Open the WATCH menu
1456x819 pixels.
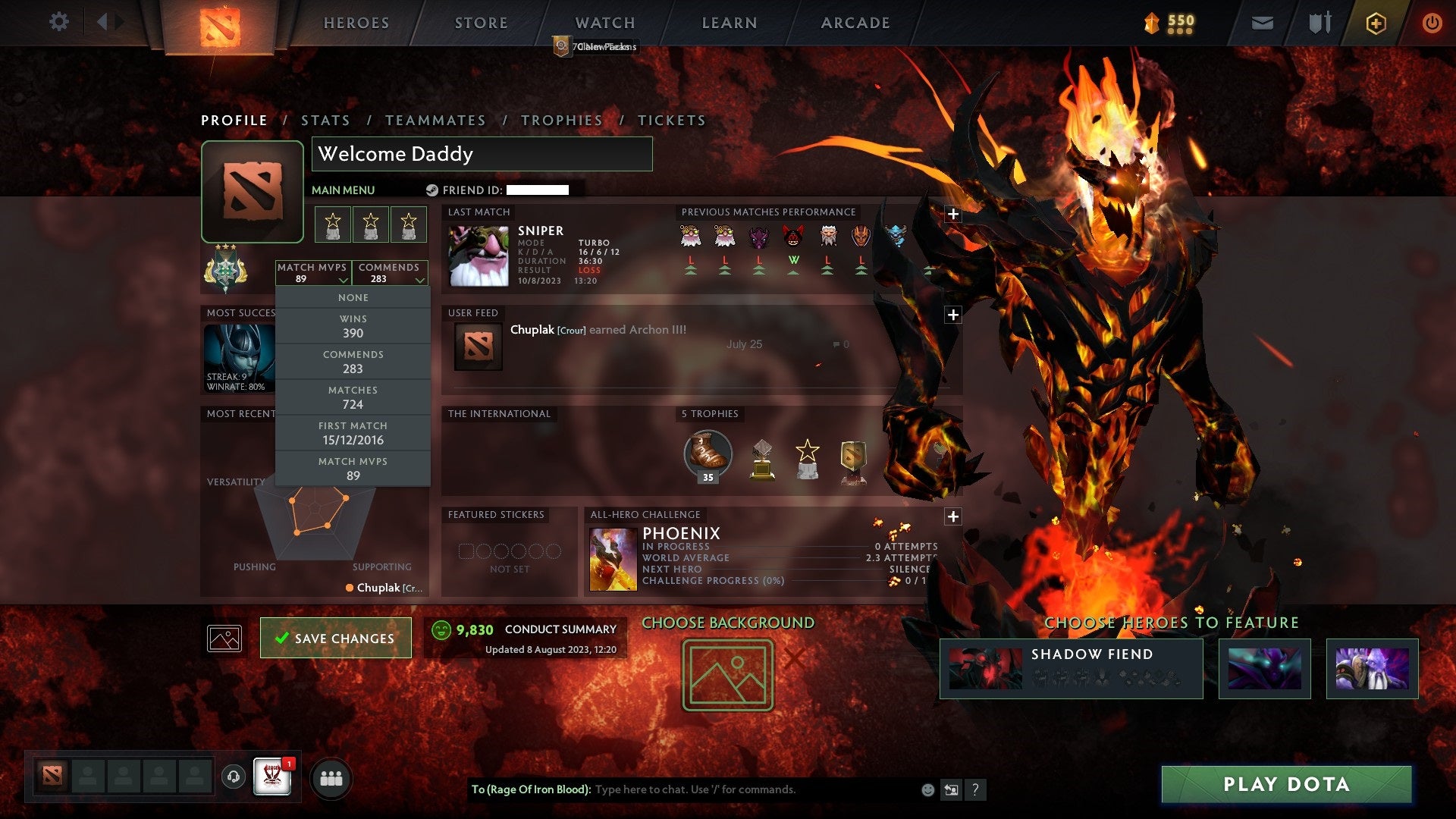604,23
